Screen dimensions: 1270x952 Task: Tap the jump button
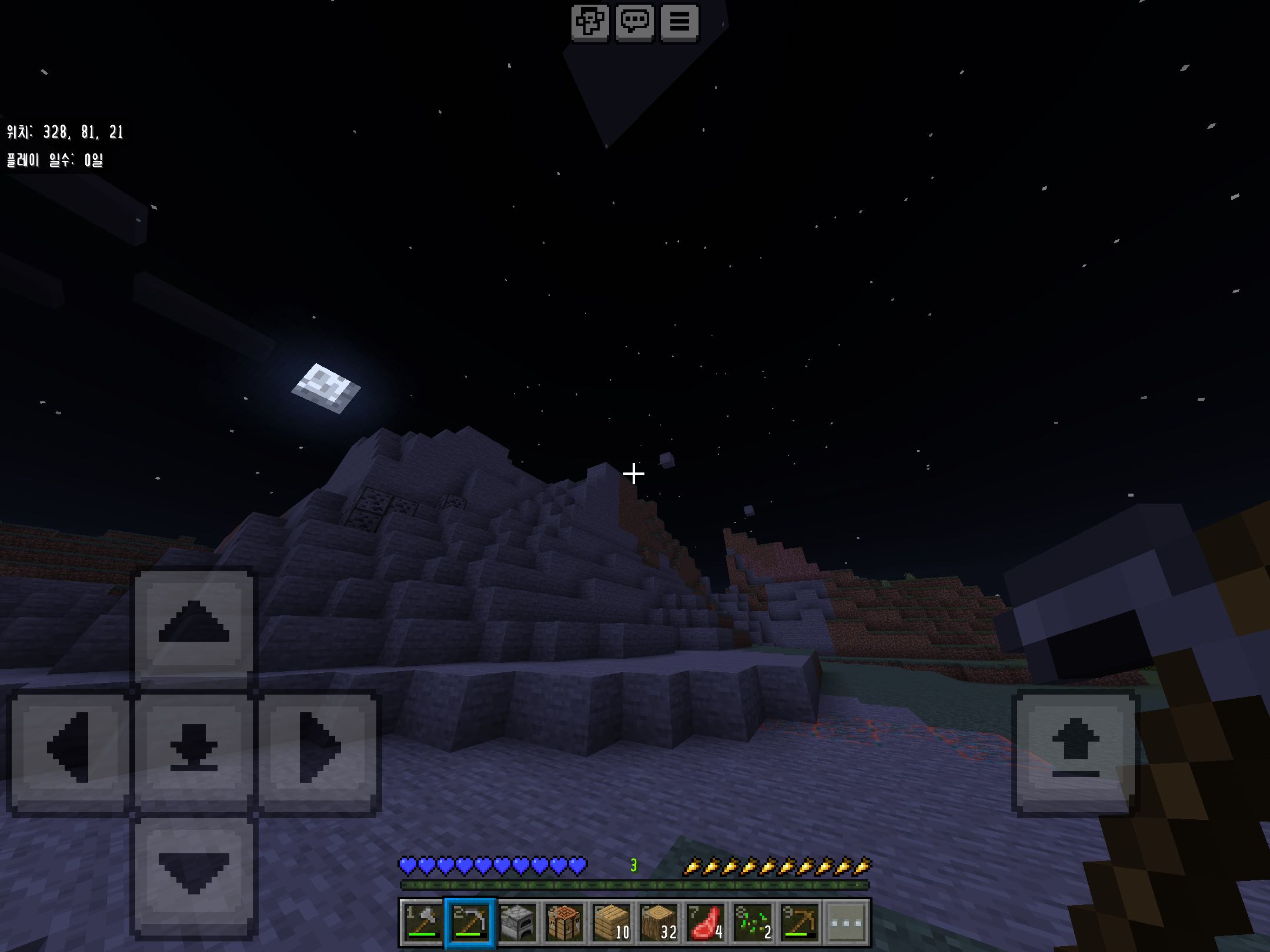1075,749
